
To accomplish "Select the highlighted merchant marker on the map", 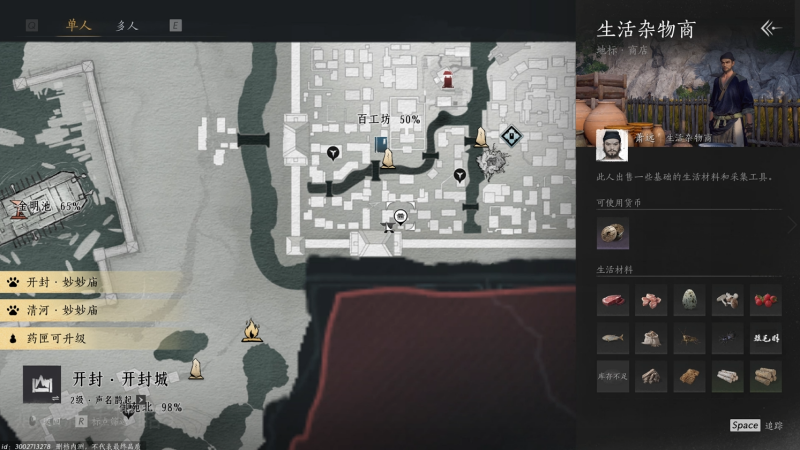I will point(400,215).
